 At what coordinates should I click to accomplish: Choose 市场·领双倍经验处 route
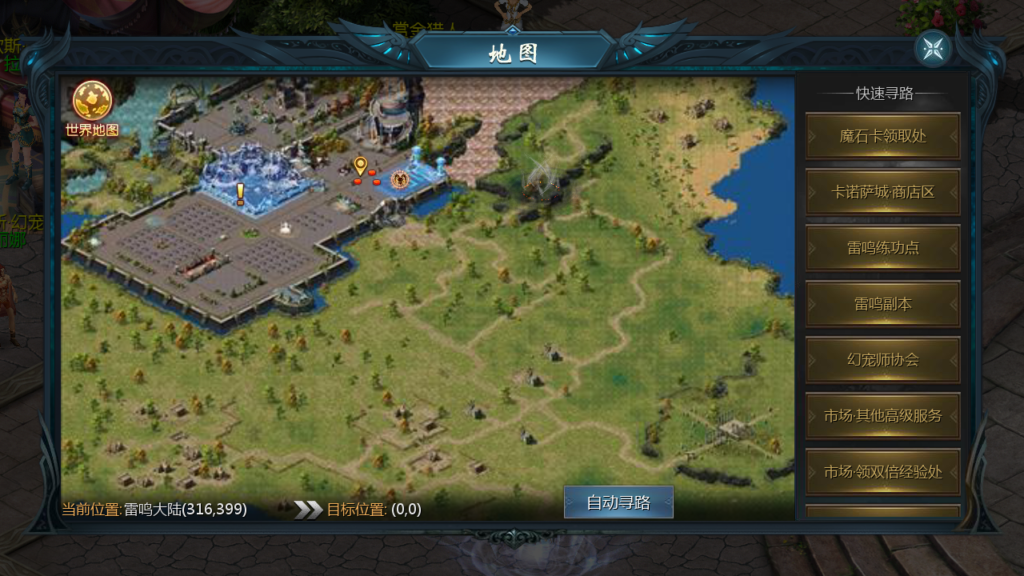point(883,472)
